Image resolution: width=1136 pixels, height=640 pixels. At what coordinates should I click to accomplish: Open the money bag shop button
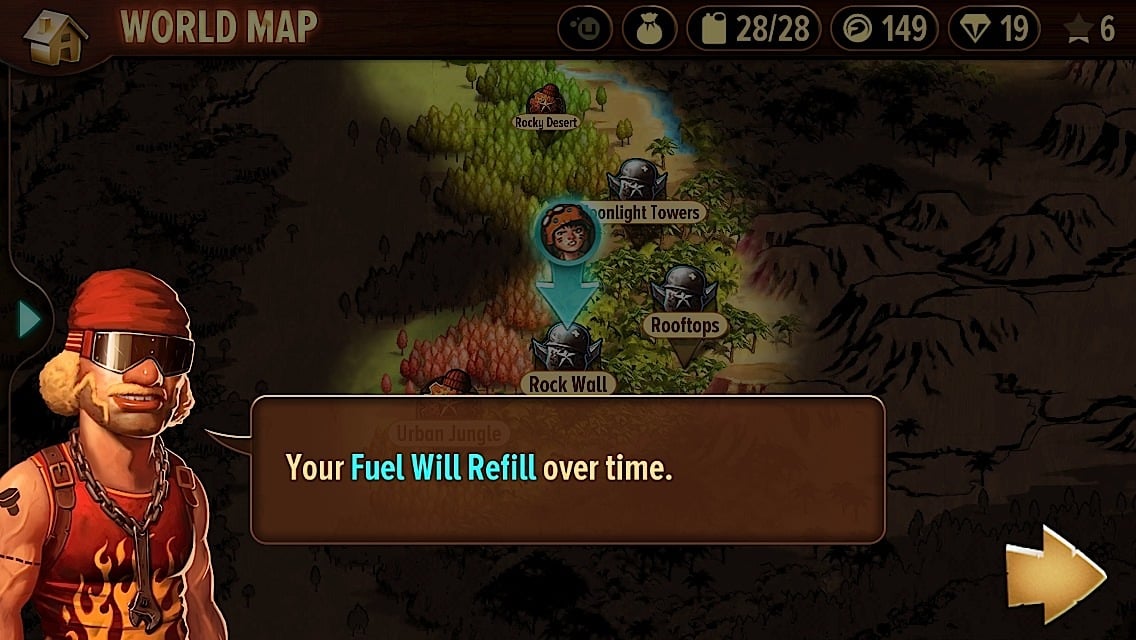coord(649,29)
